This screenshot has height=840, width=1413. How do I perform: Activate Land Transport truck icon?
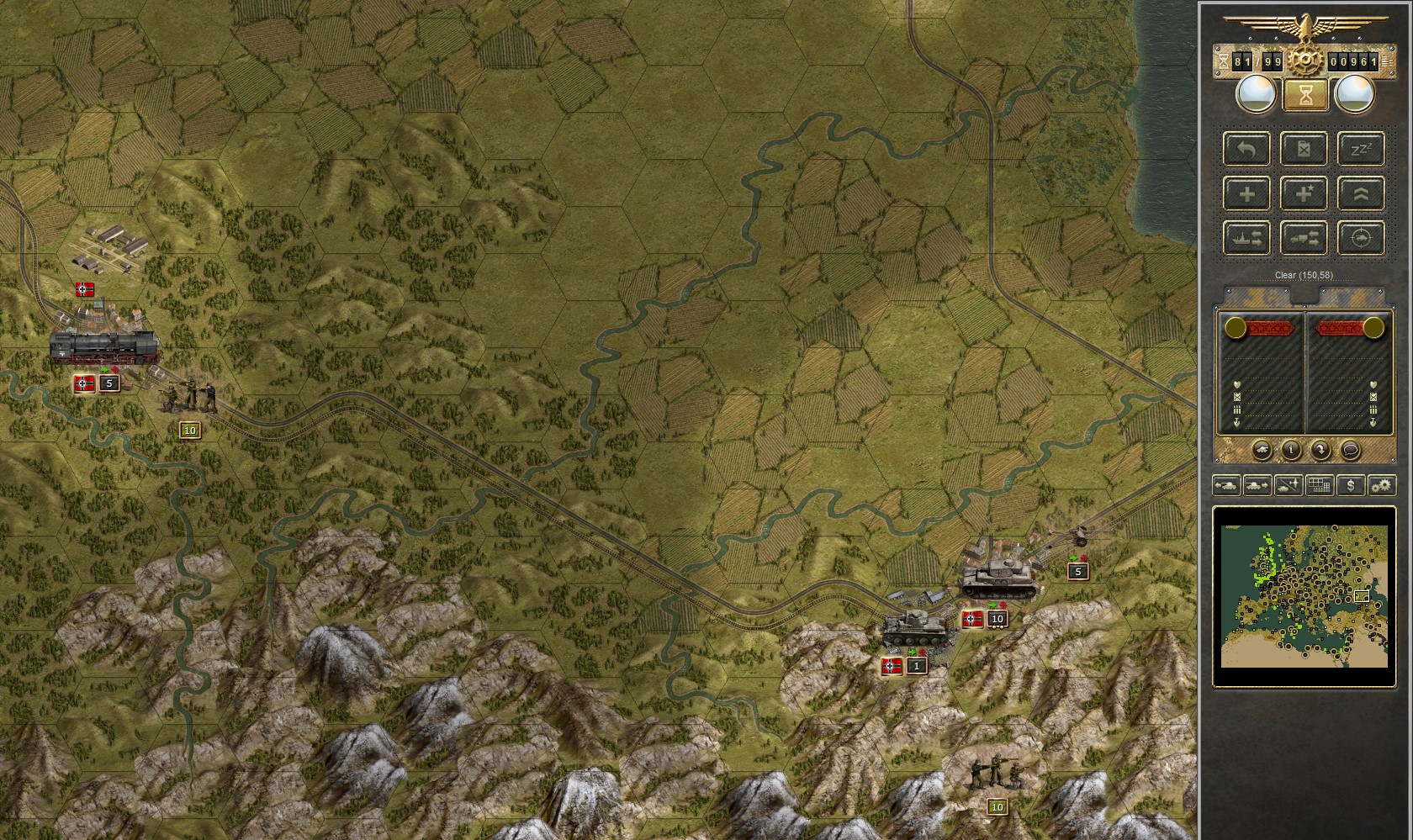click(x=1305, y=239)
